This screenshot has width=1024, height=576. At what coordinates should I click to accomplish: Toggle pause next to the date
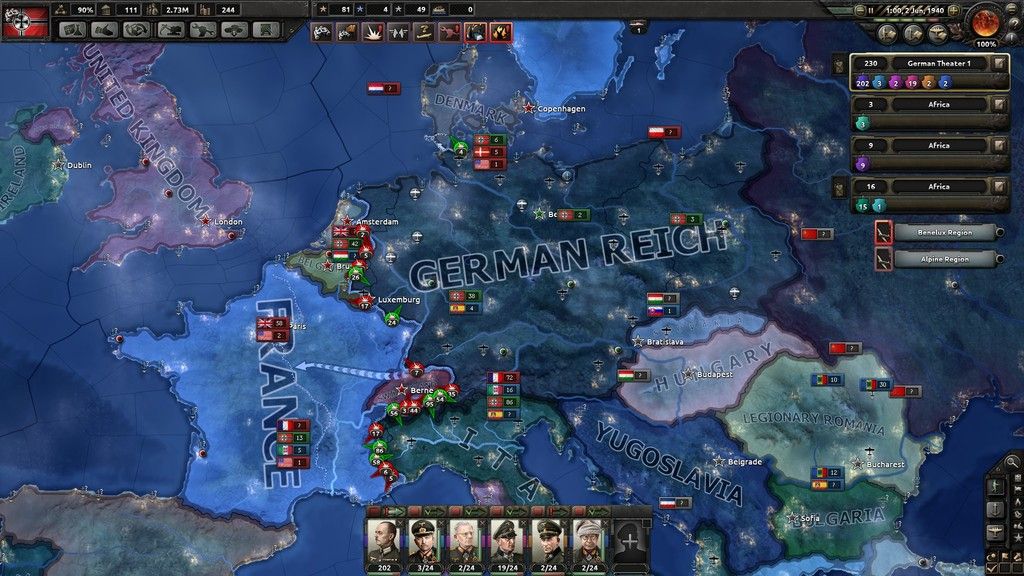(872, 9)
